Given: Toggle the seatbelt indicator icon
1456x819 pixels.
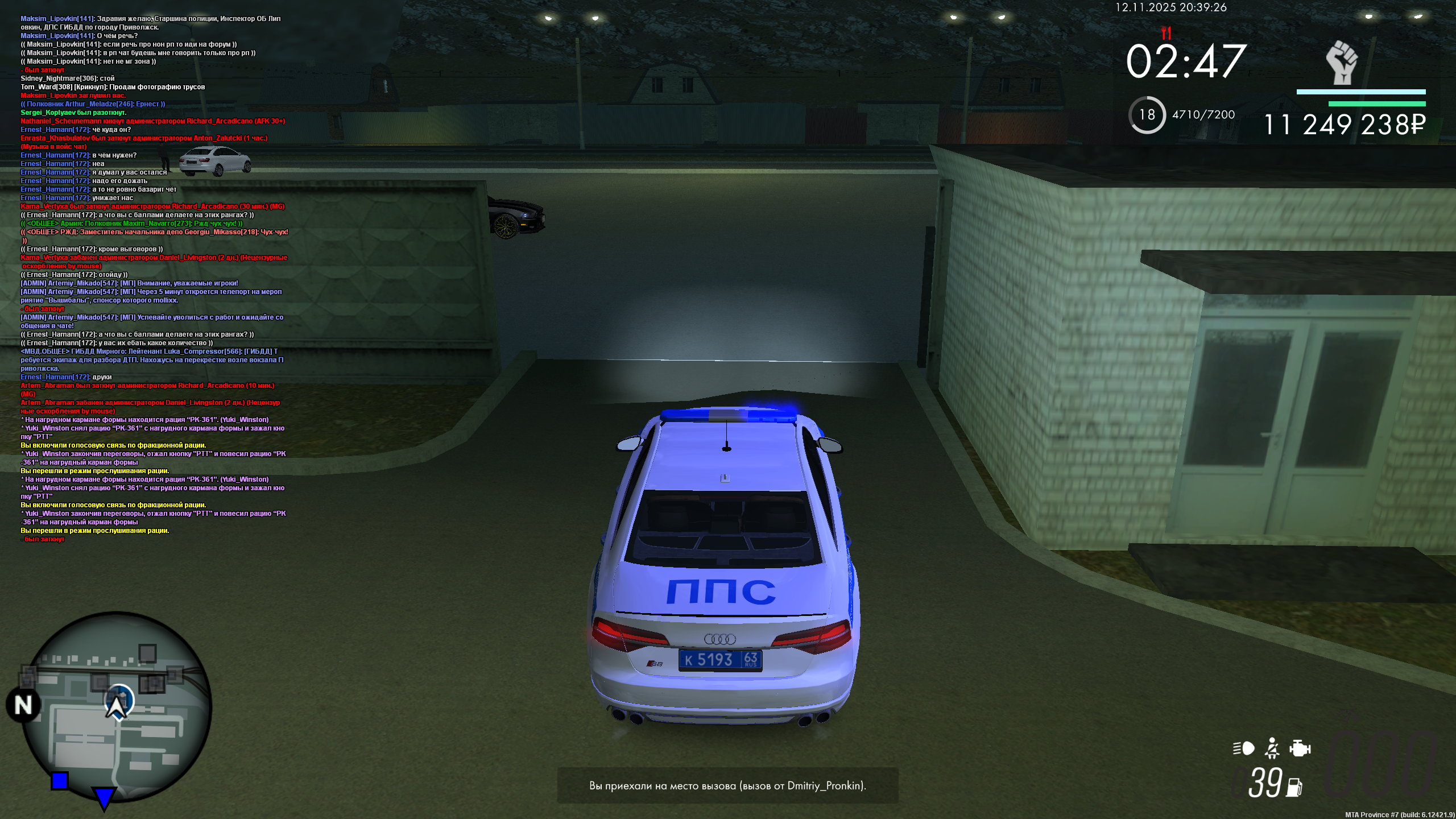Looking at the screenshot, I should pyautogui.click(x=1272, y=748).
